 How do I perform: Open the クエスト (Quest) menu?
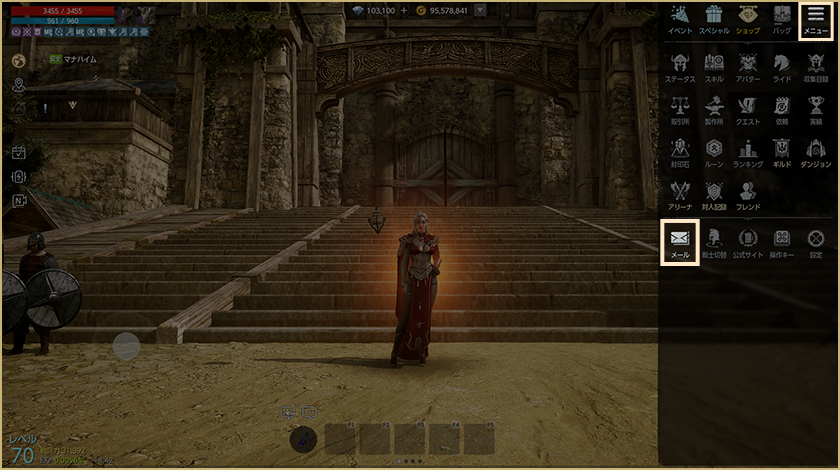click(748, 108)
